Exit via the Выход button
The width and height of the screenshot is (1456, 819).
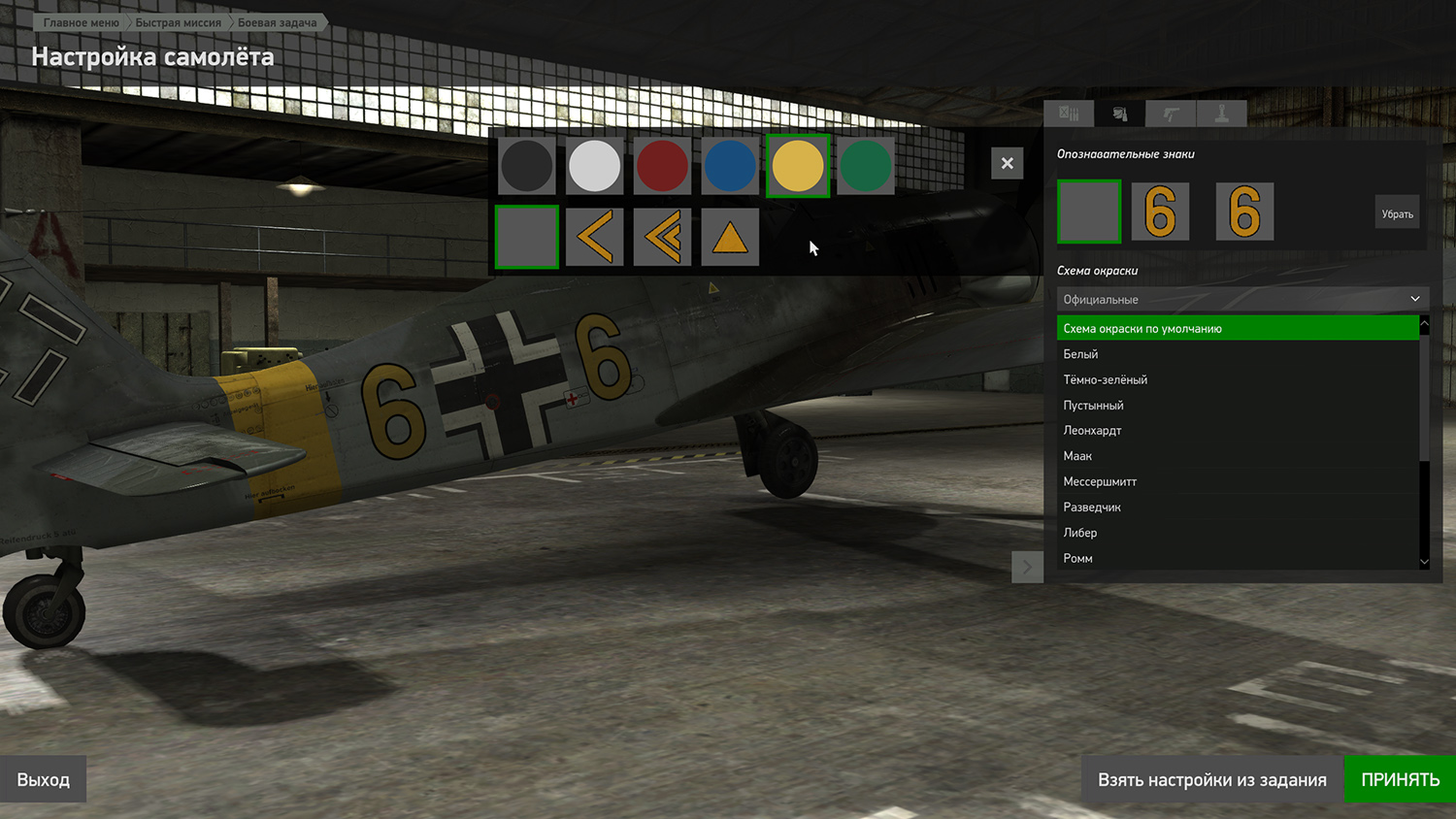coord(44,779)
